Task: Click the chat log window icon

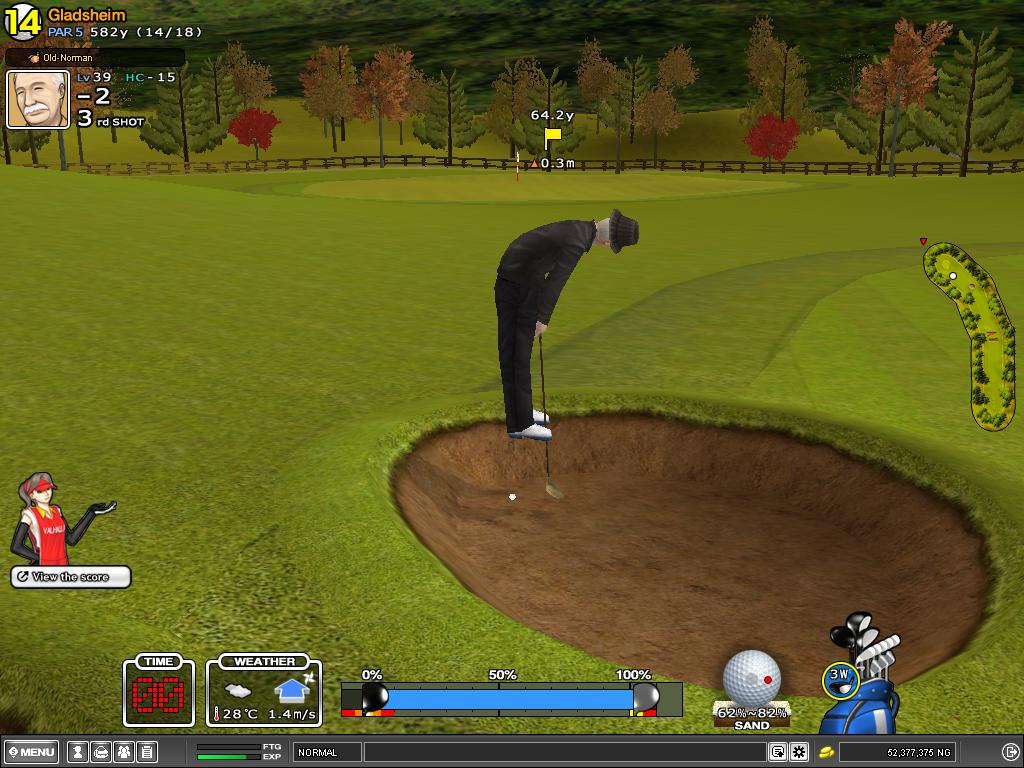Action: pyautogui.click(x=778, y=752)
